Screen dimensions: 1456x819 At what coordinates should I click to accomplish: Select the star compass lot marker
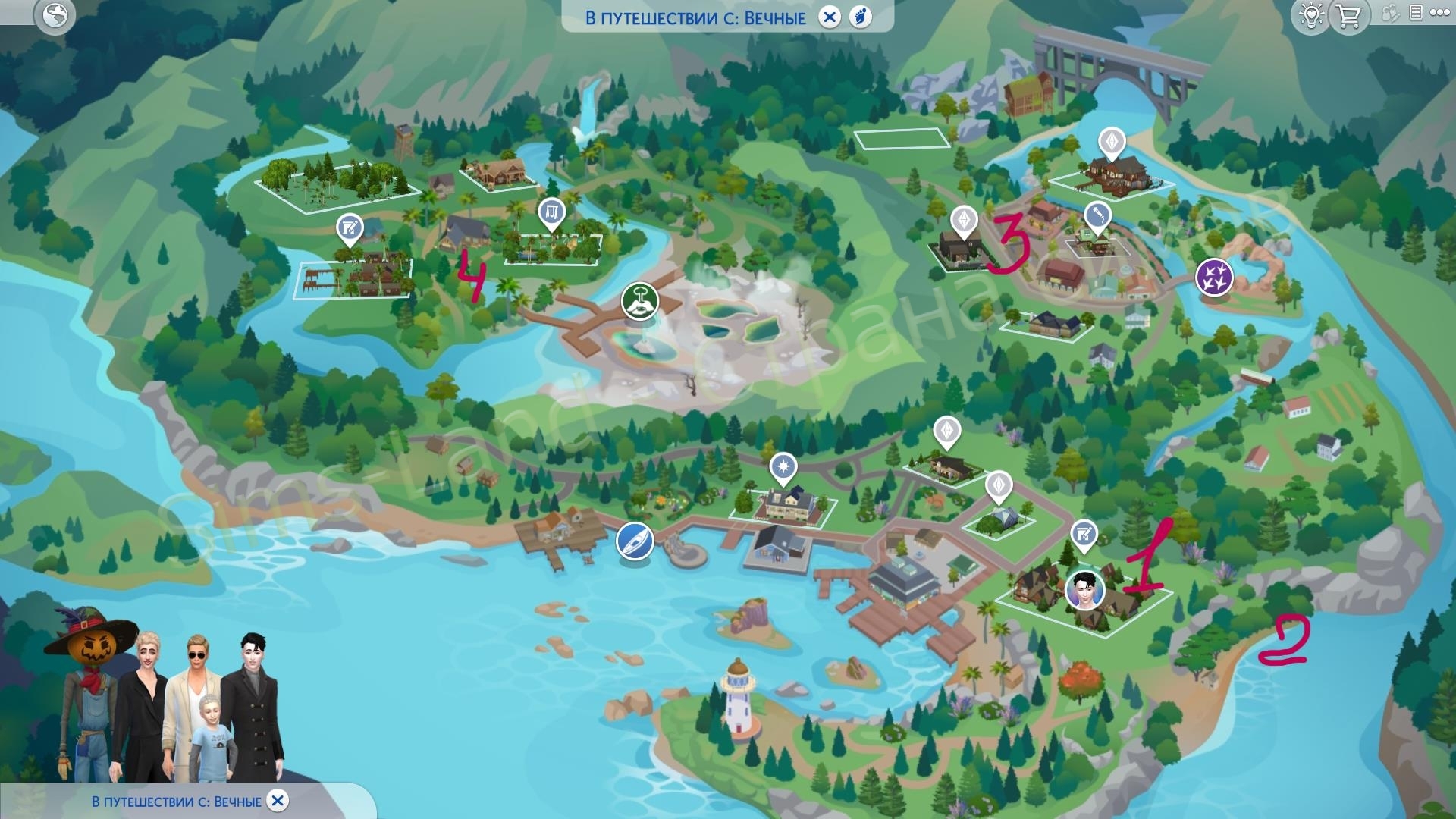(783, 466)
